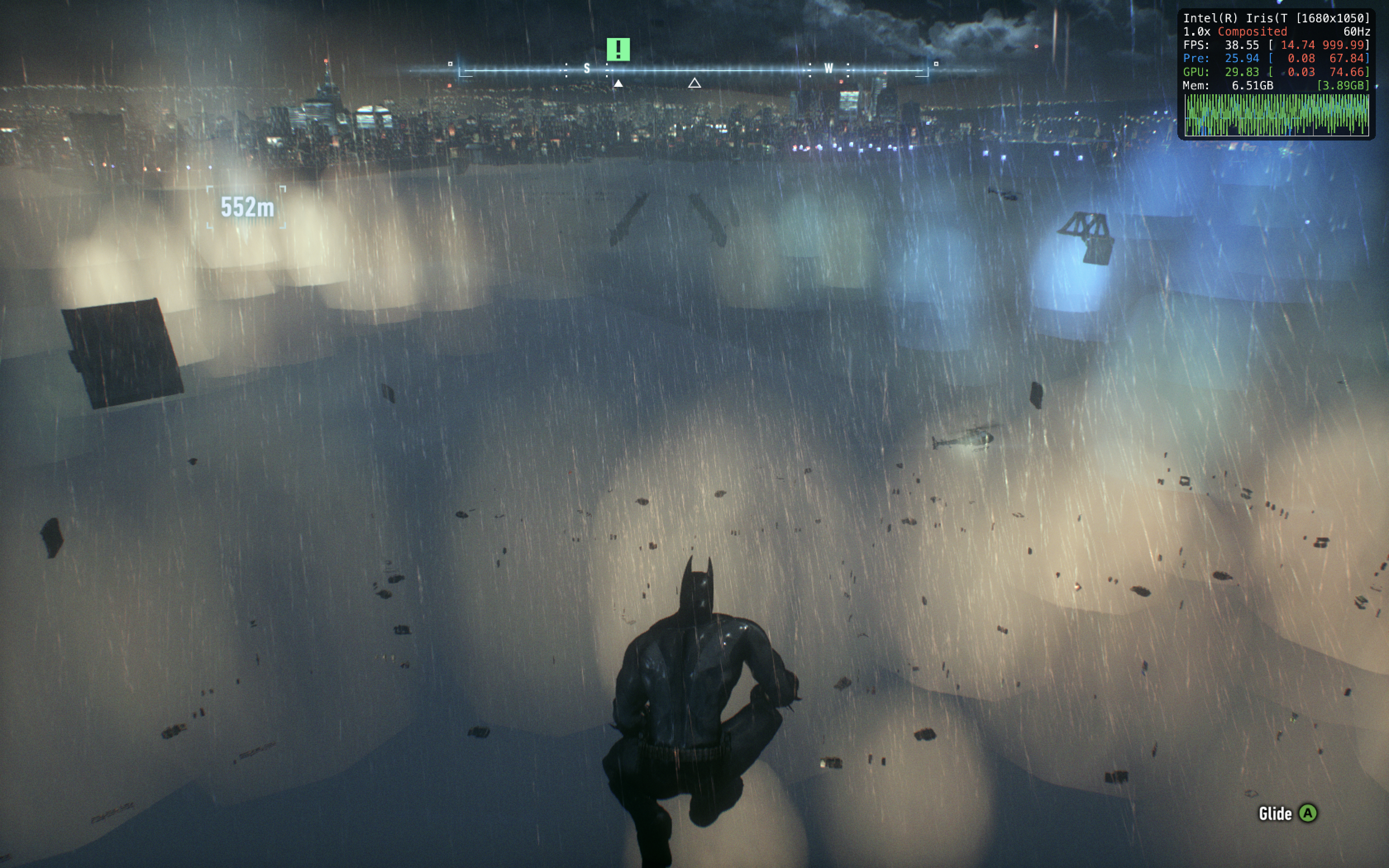1389x868 pixels.
Task: Click the hollow triangle marker under the compass
Action: click(x=694, y=83)
